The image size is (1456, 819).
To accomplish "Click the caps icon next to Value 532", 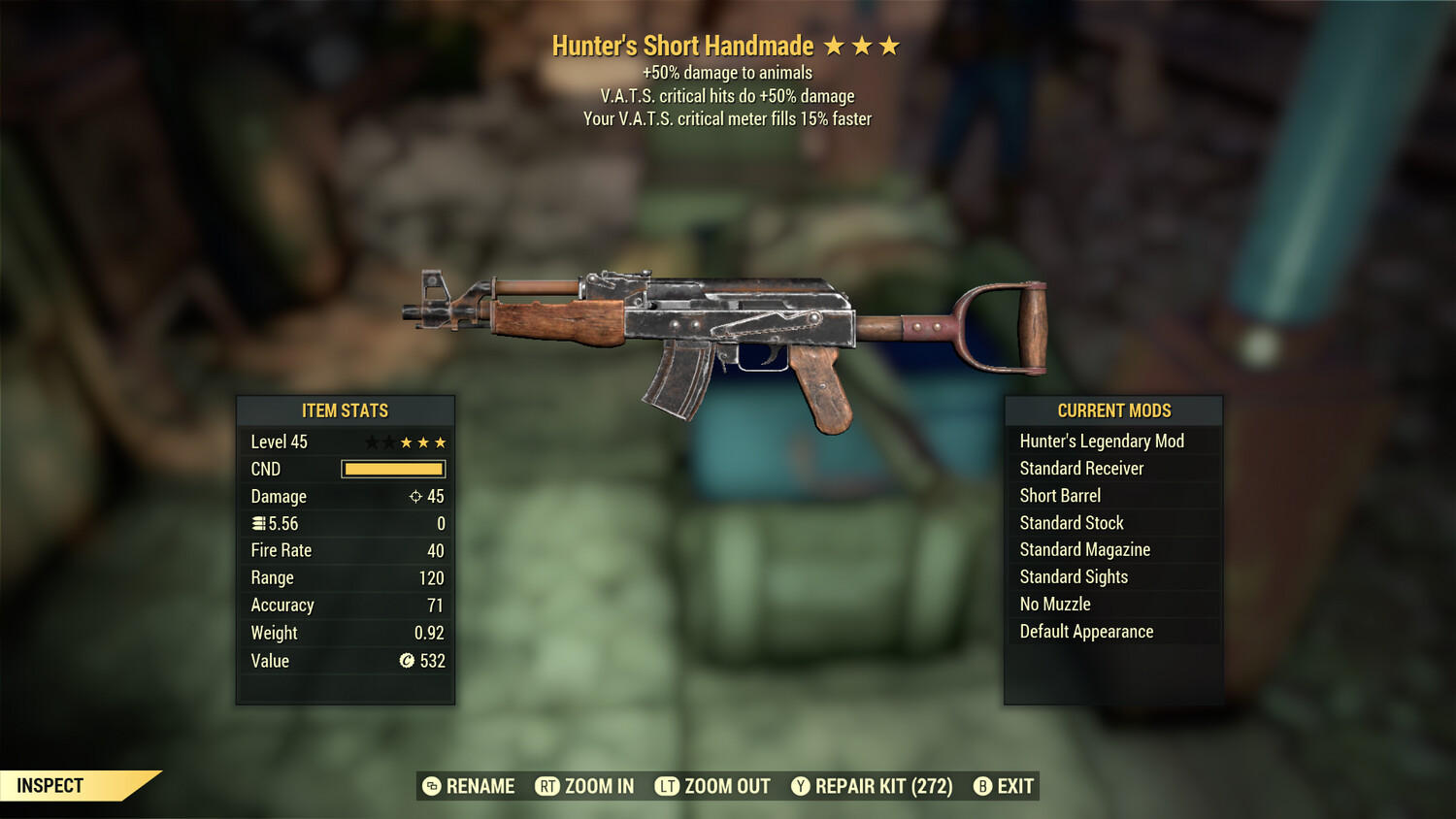I will (x=407, y=661).
